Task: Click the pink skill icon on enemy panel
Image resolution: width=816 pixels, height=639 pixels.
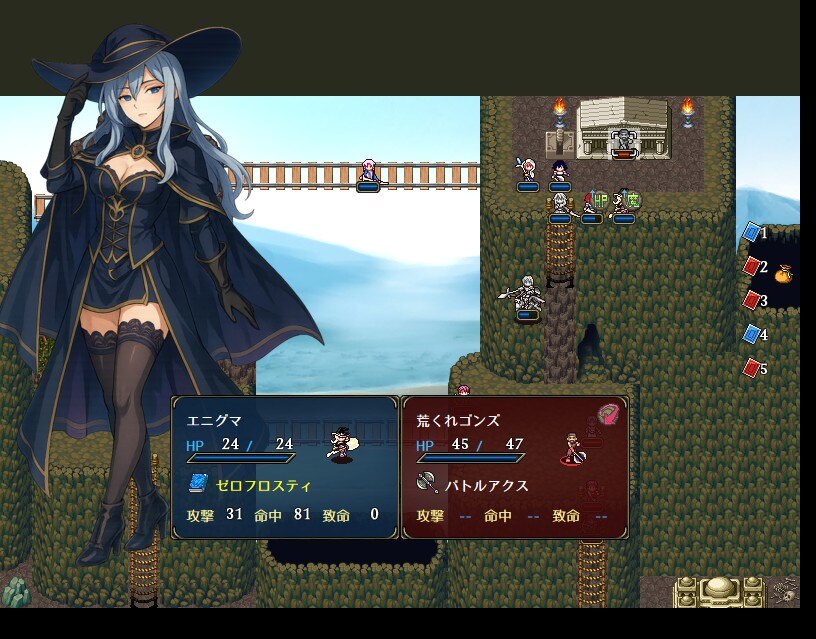Action: [611, 413]
